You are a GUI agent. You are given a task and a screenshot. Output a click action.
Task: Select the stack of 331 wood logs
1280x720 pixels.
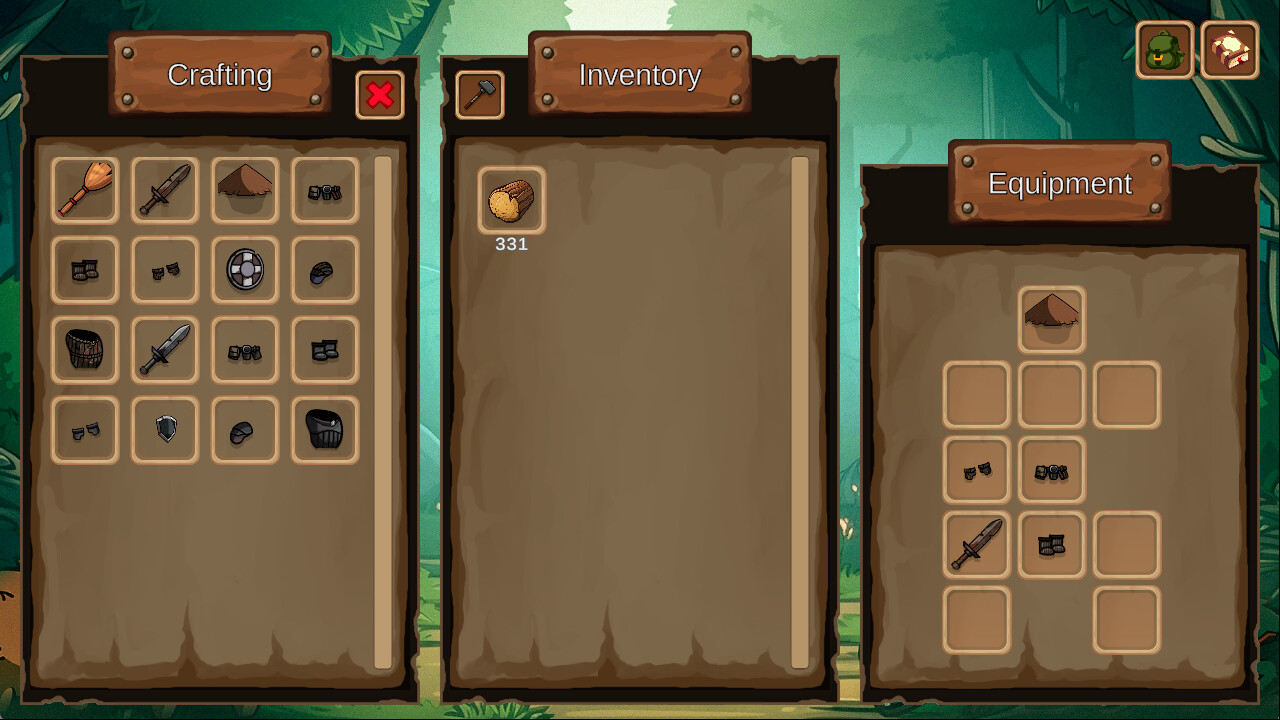tap(511, 200)
